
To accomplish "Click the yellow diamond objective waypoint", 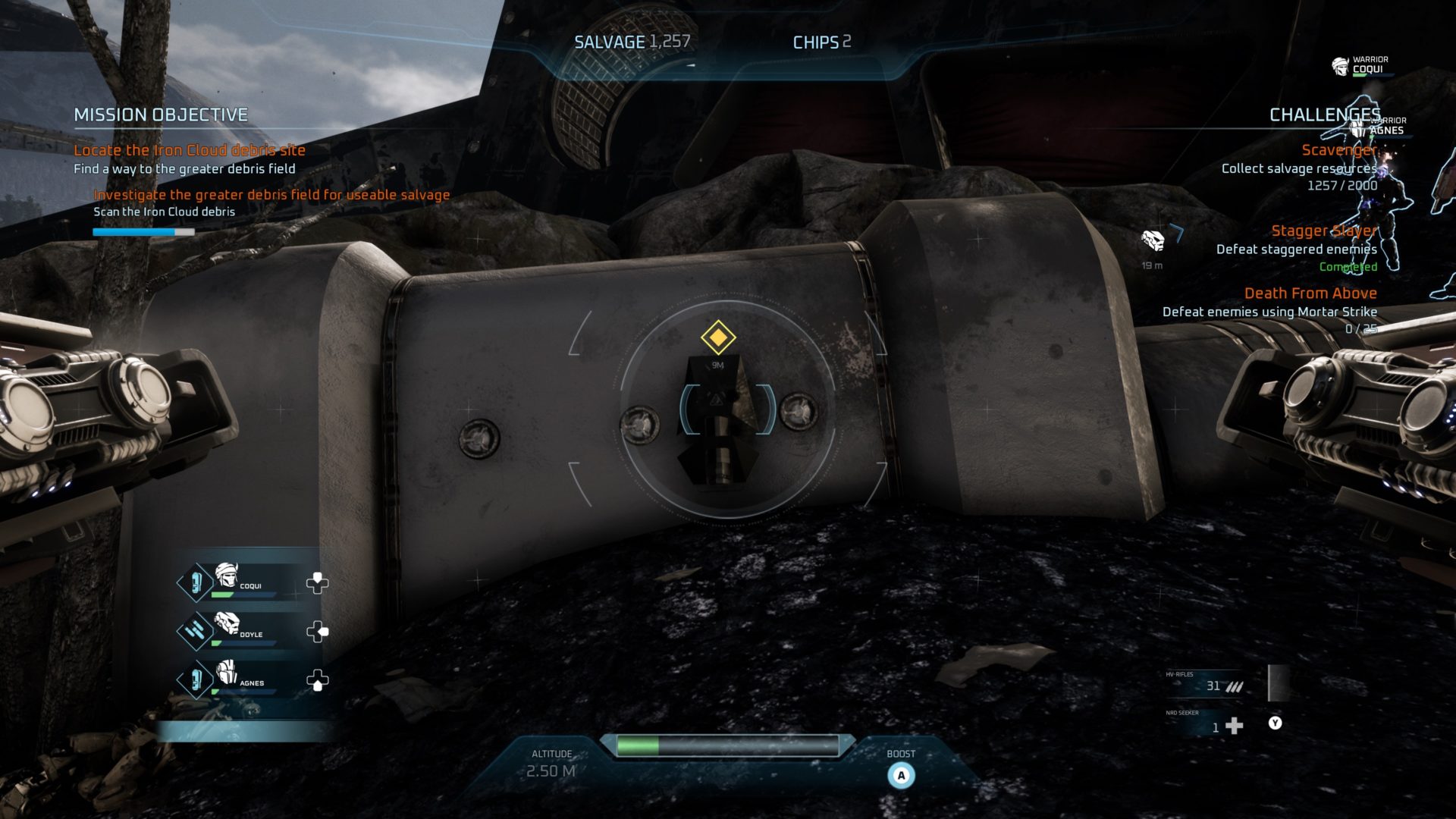I will click(x=717, y=337).
